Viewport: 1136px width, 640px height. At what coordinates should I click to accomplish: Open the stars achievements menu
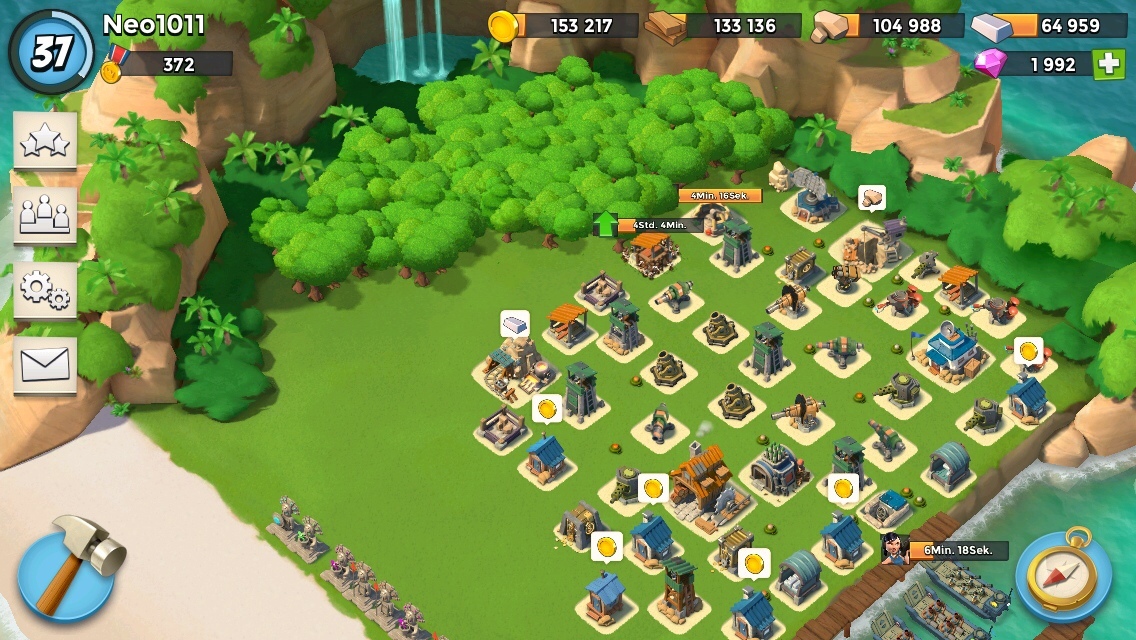pos(45,140)
